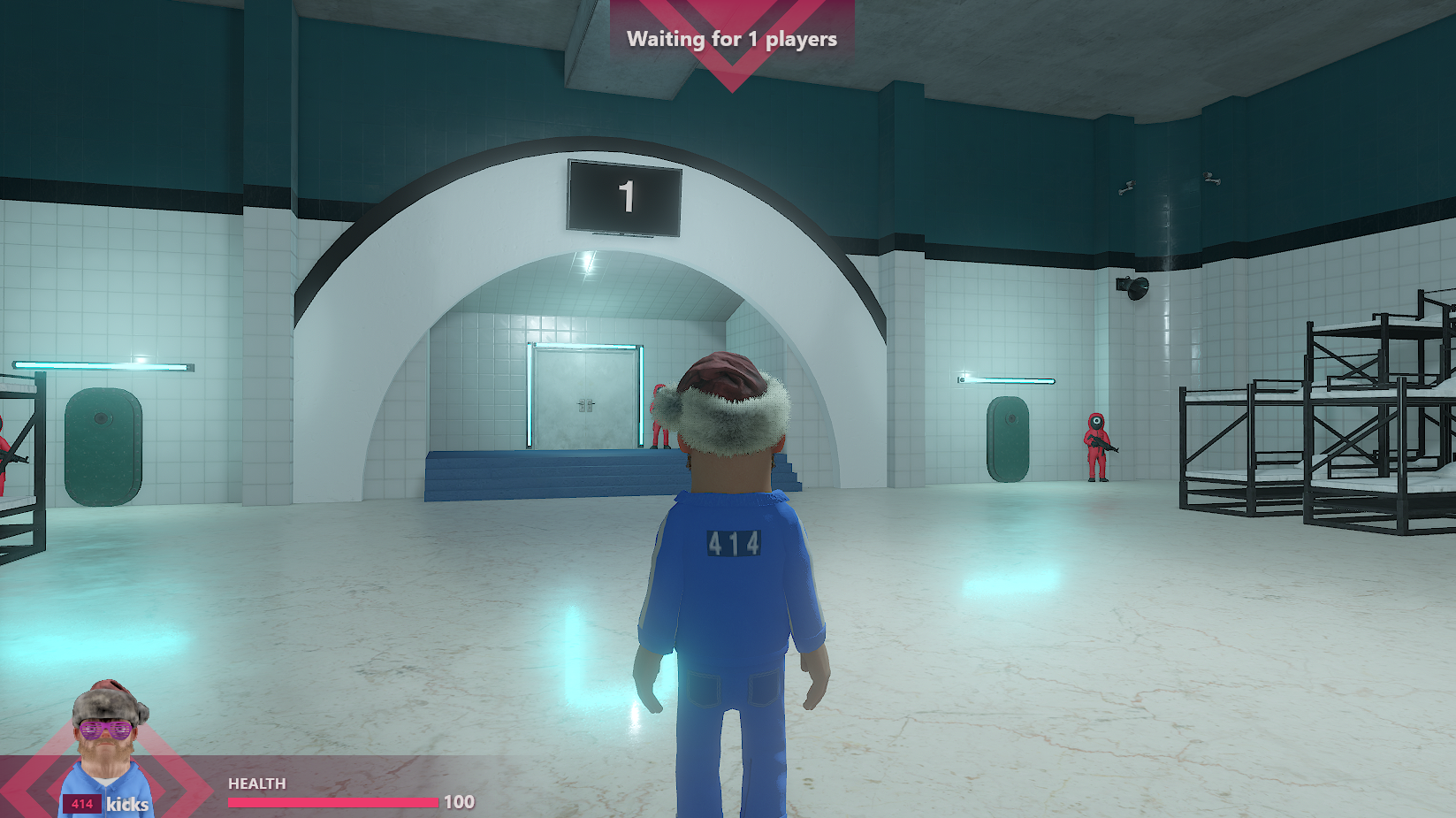Select the pink guard near the stage
Screen dimensions: 1456x818
tap(658, 416)
